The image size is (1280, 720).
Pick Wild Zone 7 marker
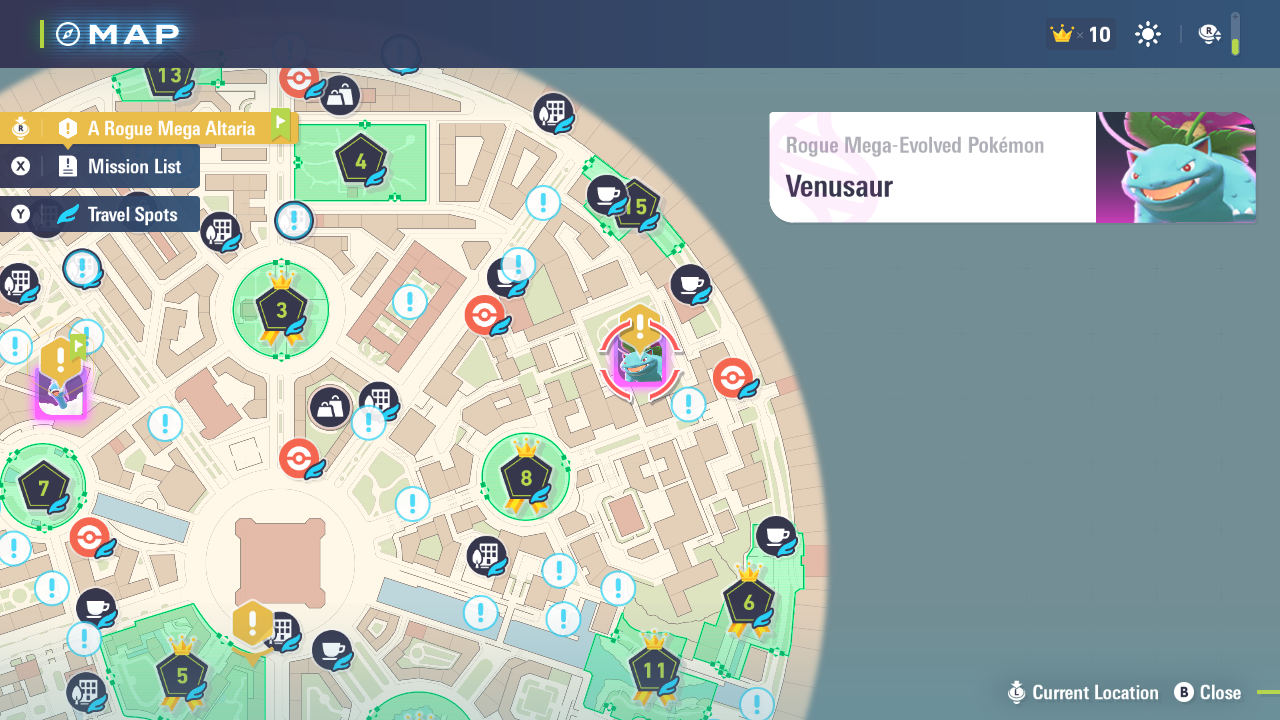(x=43, y=489)
